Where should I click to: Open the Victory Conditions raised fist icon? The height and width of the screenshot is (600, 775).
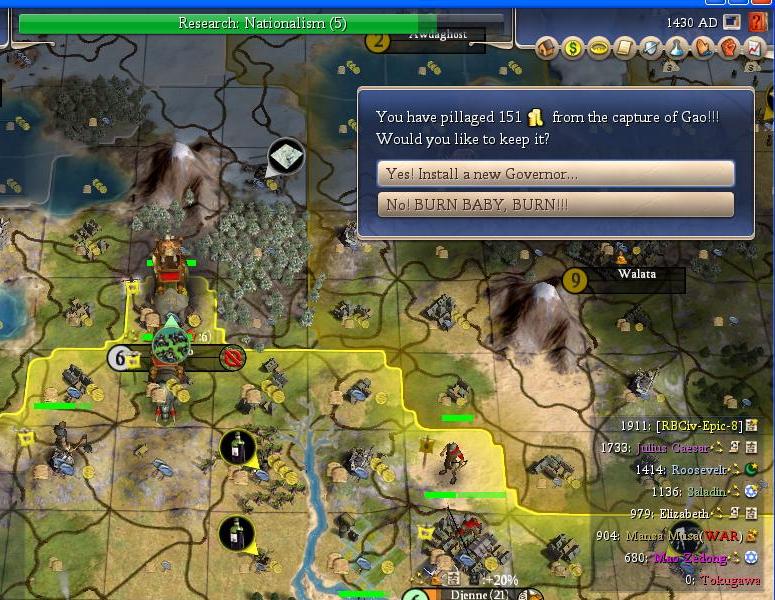tap(727, 47)
